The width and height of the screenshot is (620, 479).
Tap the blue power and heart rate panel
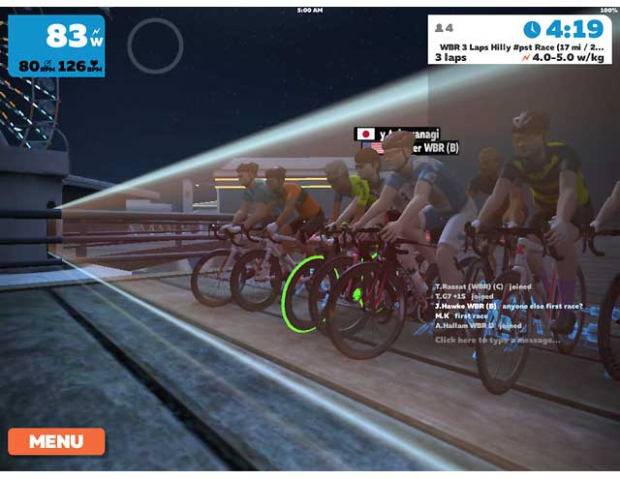[x=56, y=45]
